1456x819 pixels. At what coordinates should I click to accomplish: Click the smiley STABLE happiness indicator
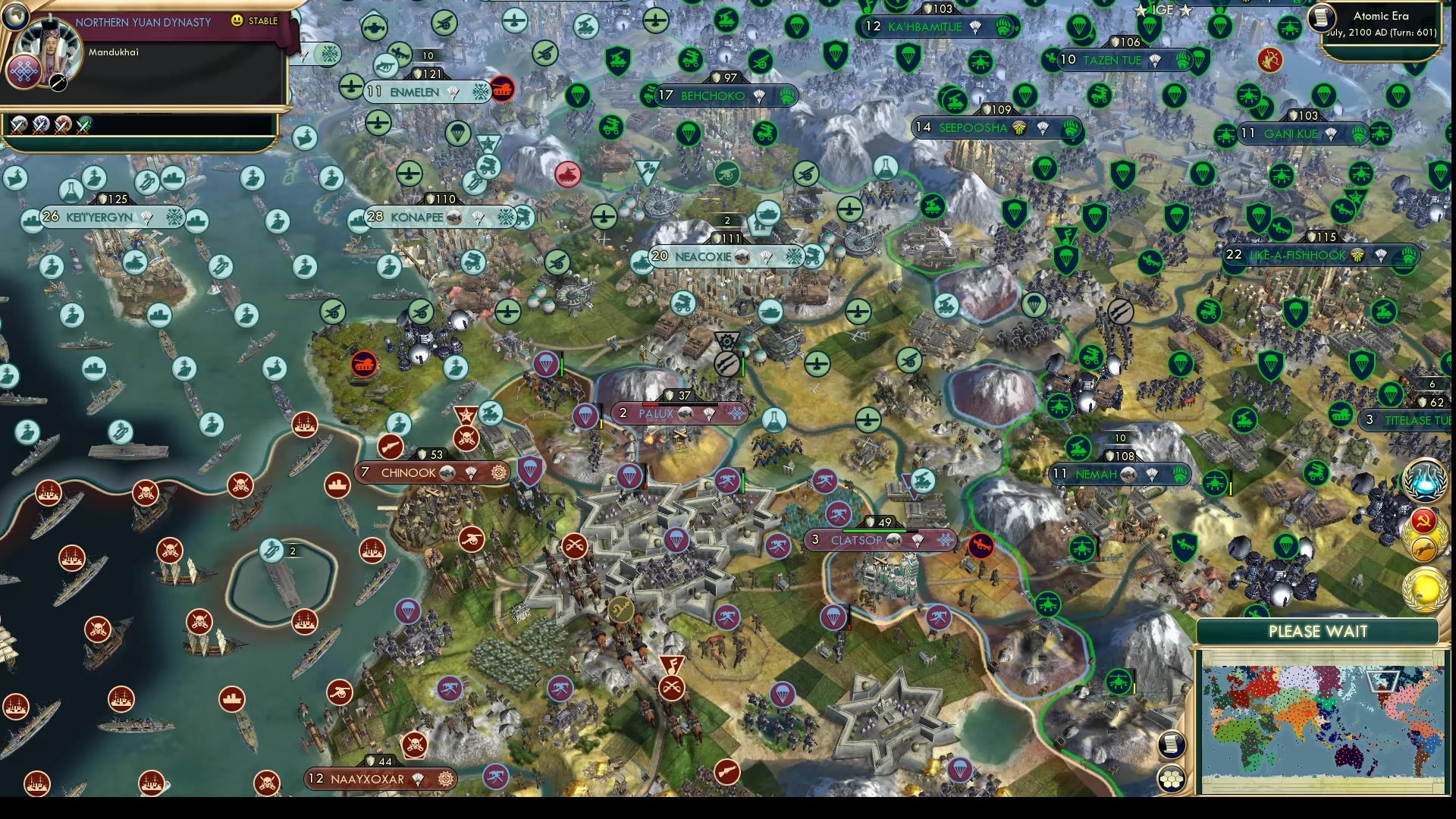[x=237, y=20]
